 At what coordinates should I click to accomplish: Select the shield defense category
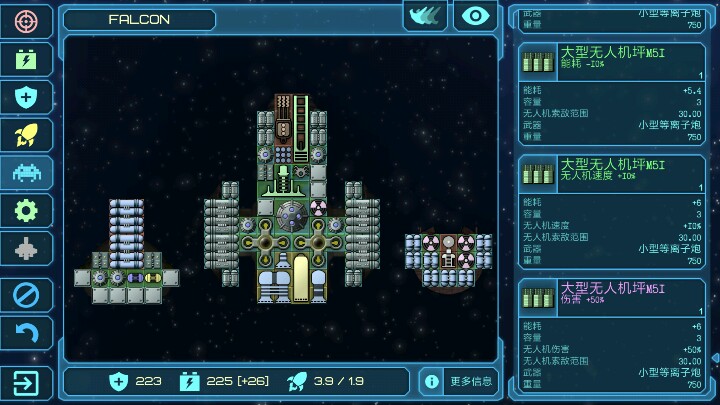(27, 97)
